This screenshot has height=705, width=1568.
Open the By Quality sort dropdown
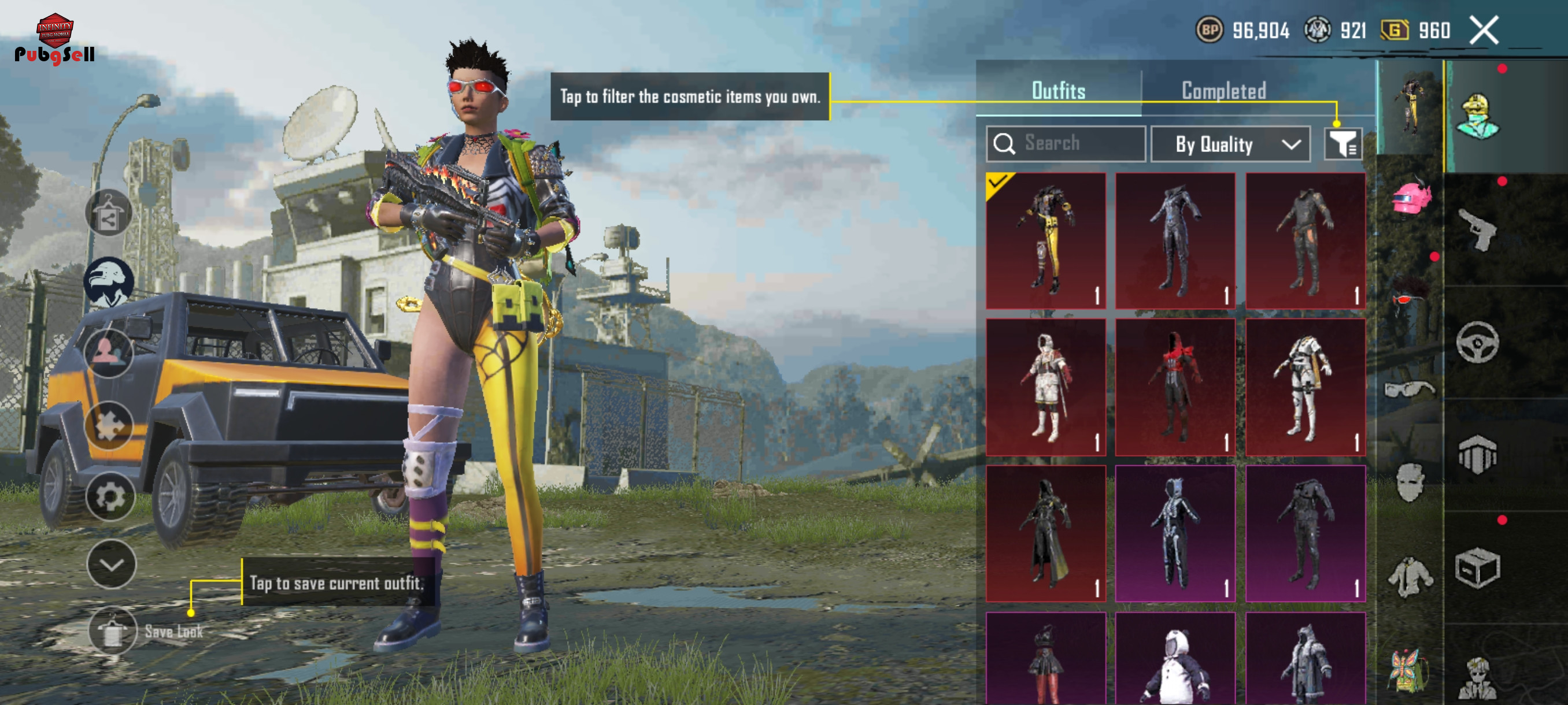(1230, 144)
